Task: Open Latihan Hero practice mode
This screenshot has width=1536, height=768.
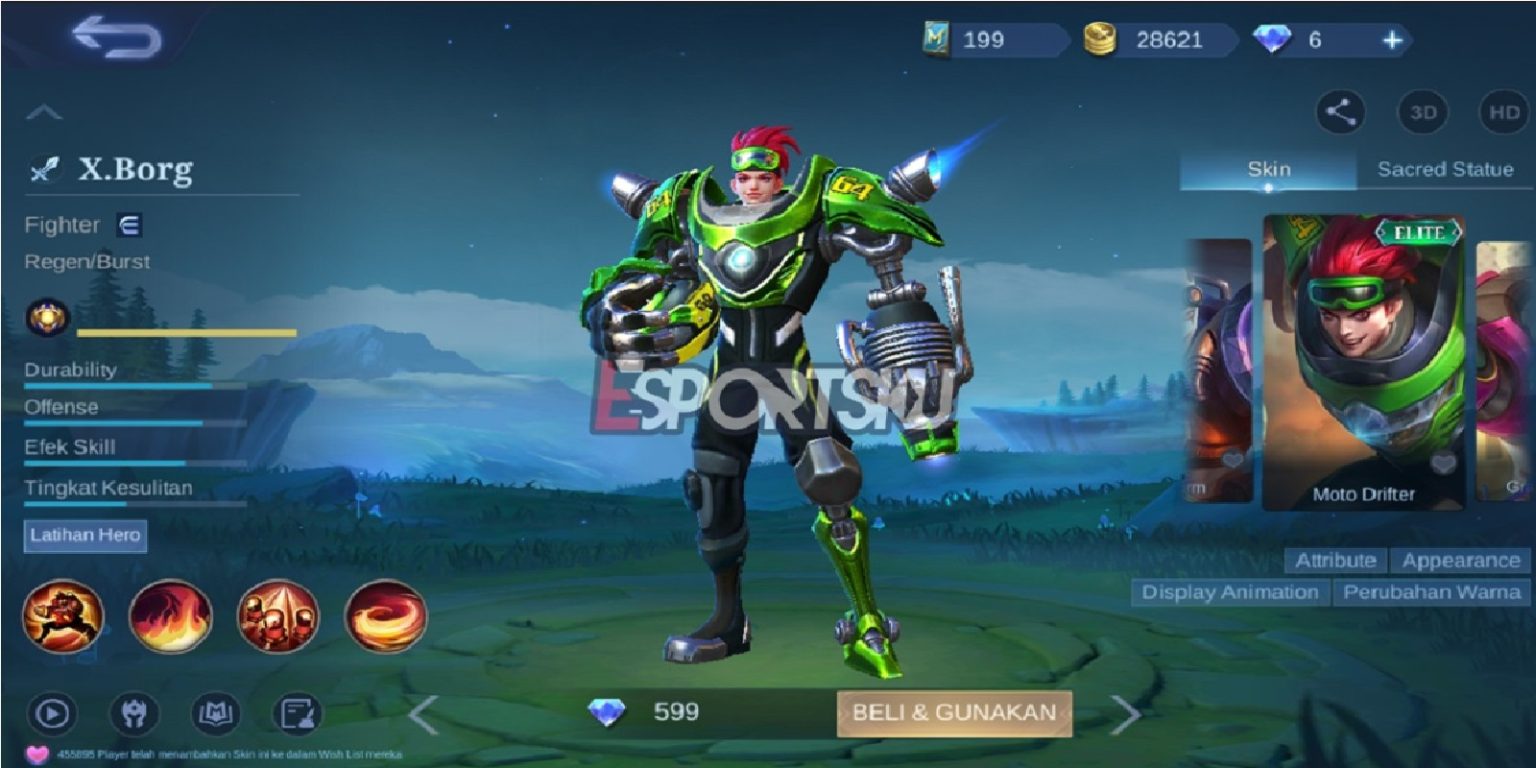Action: pos(83,536)
